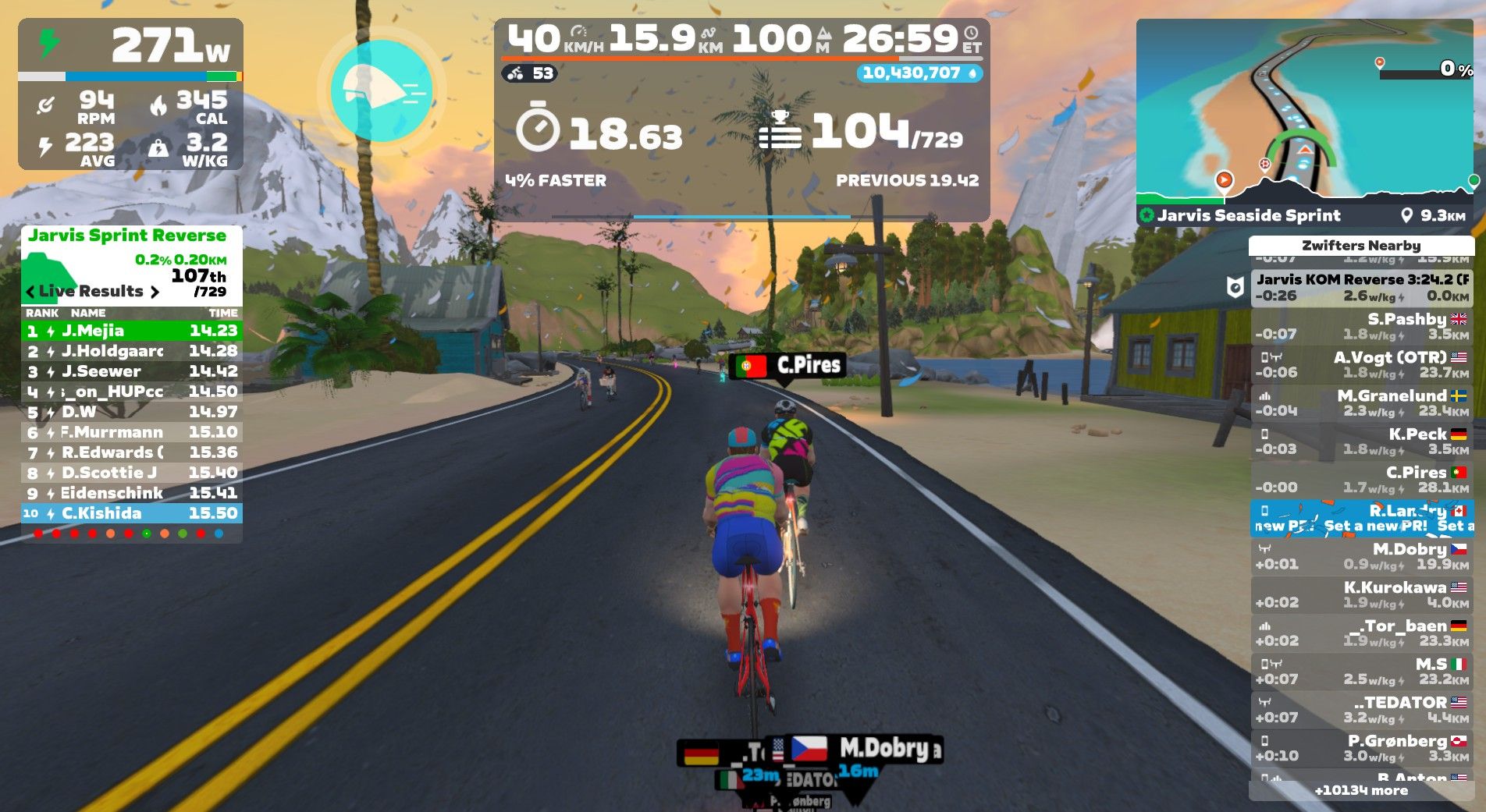Image resolution: width=1486 pixels, height=812 pixels.
Task: Open the minimap
Action: coord(1304,113)
